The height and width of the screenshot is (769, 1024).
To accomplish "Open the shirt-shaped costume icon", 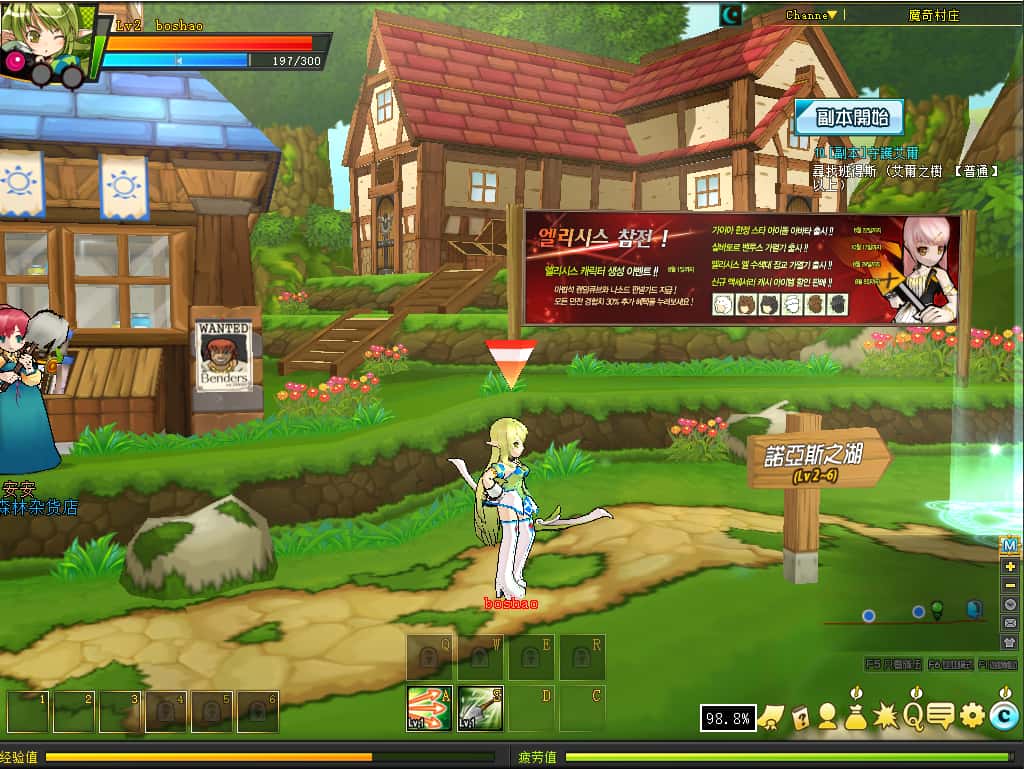I will [1010, 642].
